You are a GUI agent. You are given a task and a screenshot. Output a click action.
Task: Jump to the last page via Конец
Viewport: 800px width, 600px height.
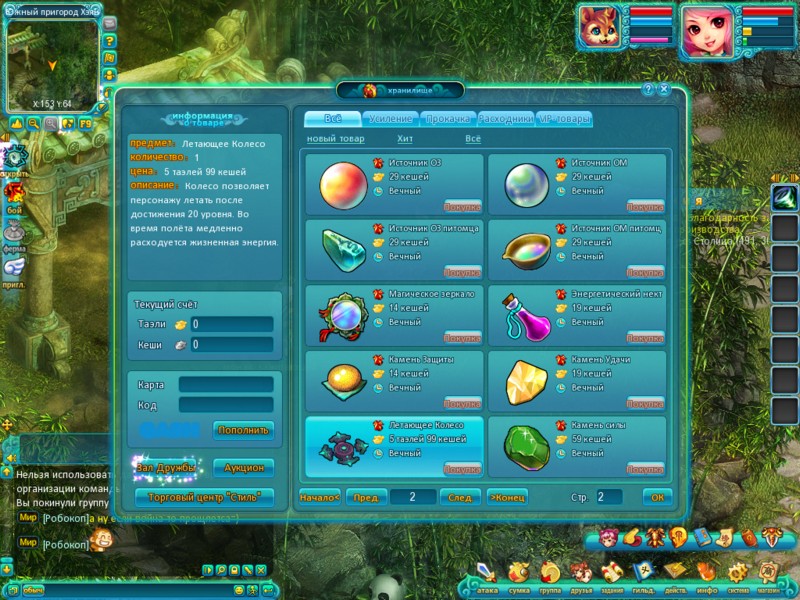point(508,497)
